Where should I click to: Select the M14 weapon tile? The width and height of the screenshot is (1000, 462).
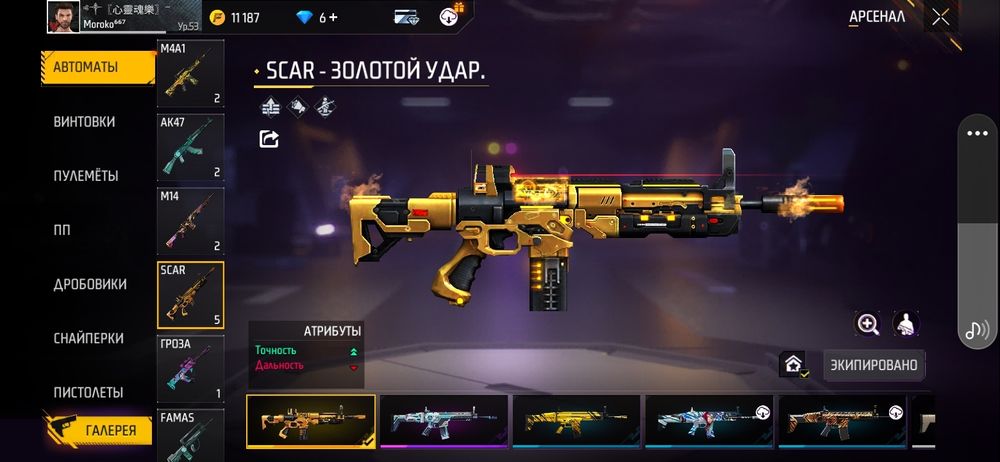190,221
